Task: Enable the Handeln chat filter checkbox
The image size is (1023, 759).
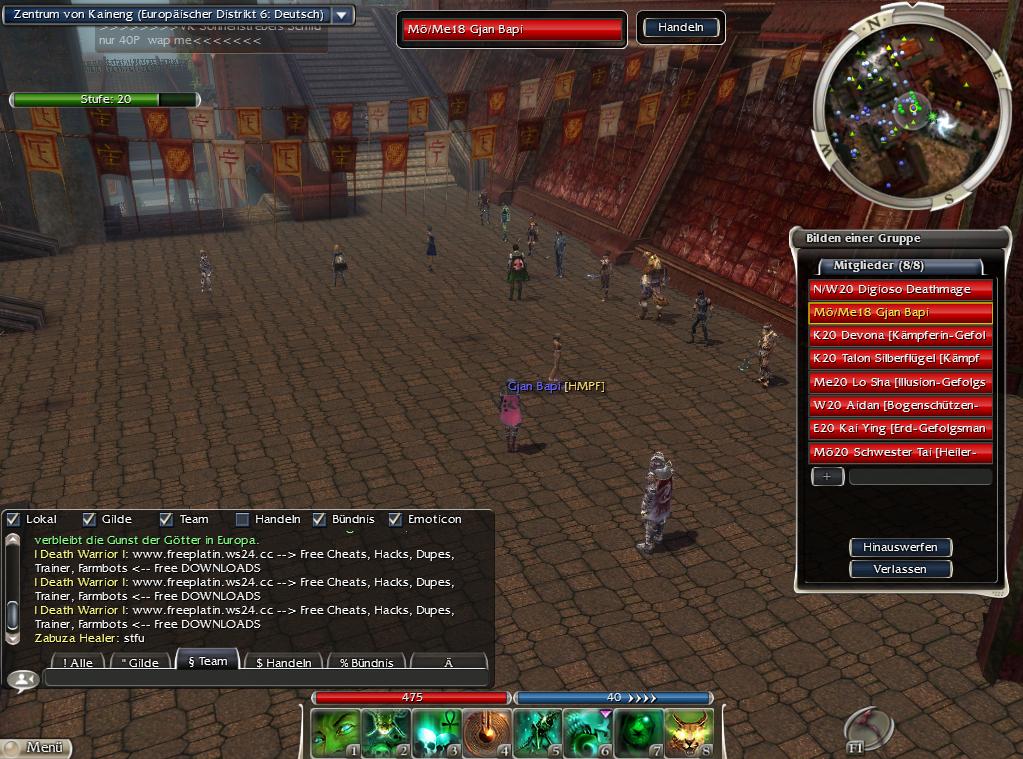Action: [242, 519]
